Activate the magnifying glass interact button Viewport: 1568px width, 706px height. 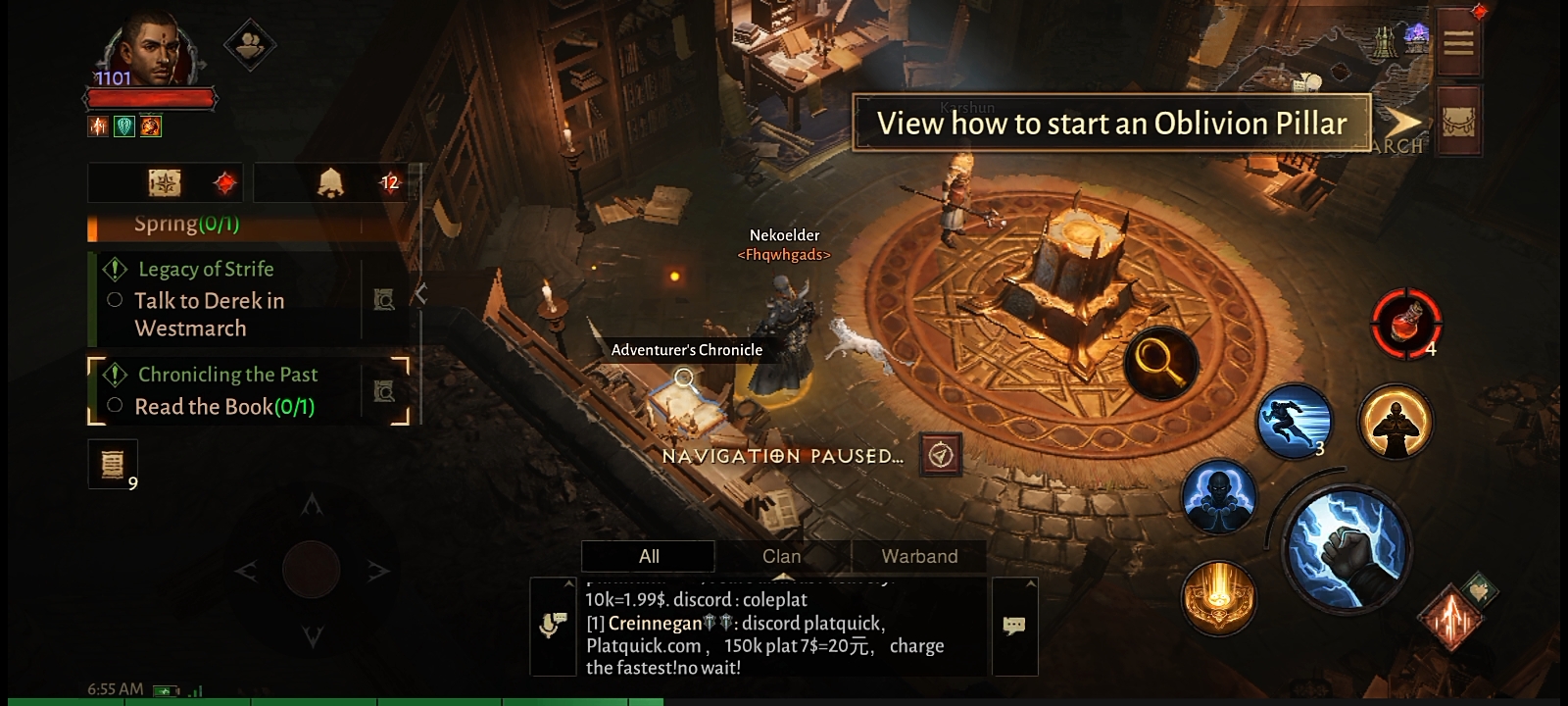(1160, 363)
